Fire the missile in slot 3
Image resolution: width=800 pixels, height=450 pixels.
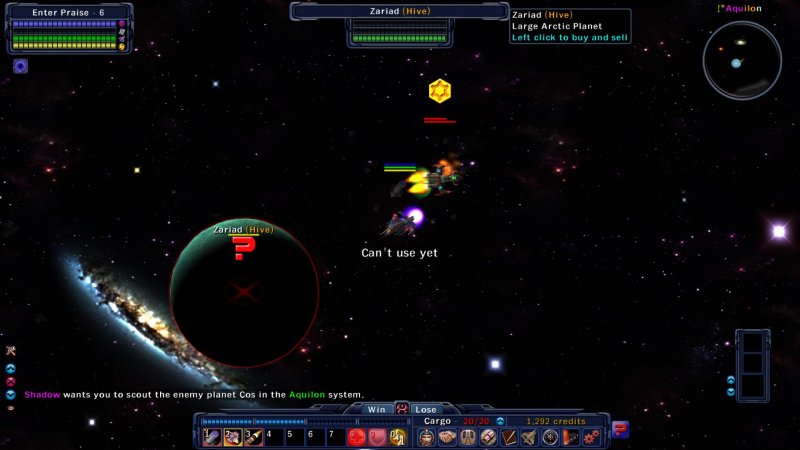tap(253, 437)
